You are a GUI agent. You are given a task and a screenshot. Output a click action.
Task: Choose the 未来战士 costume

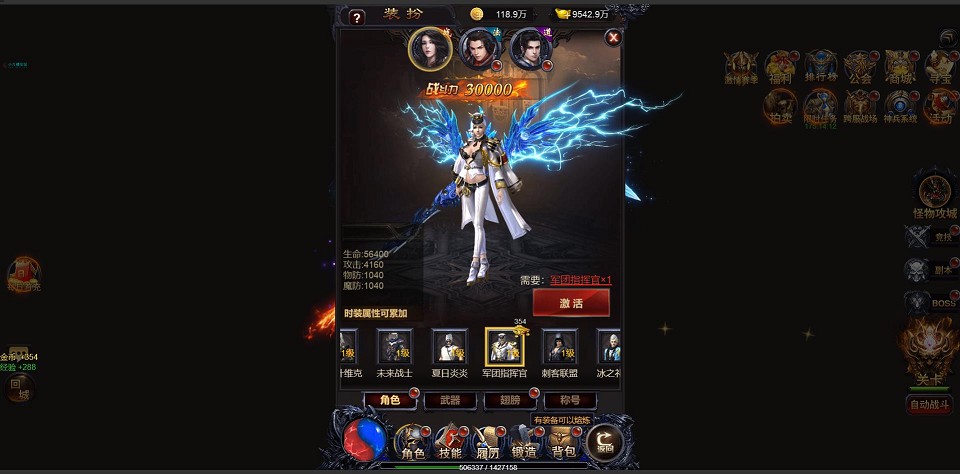pos(394,348)
